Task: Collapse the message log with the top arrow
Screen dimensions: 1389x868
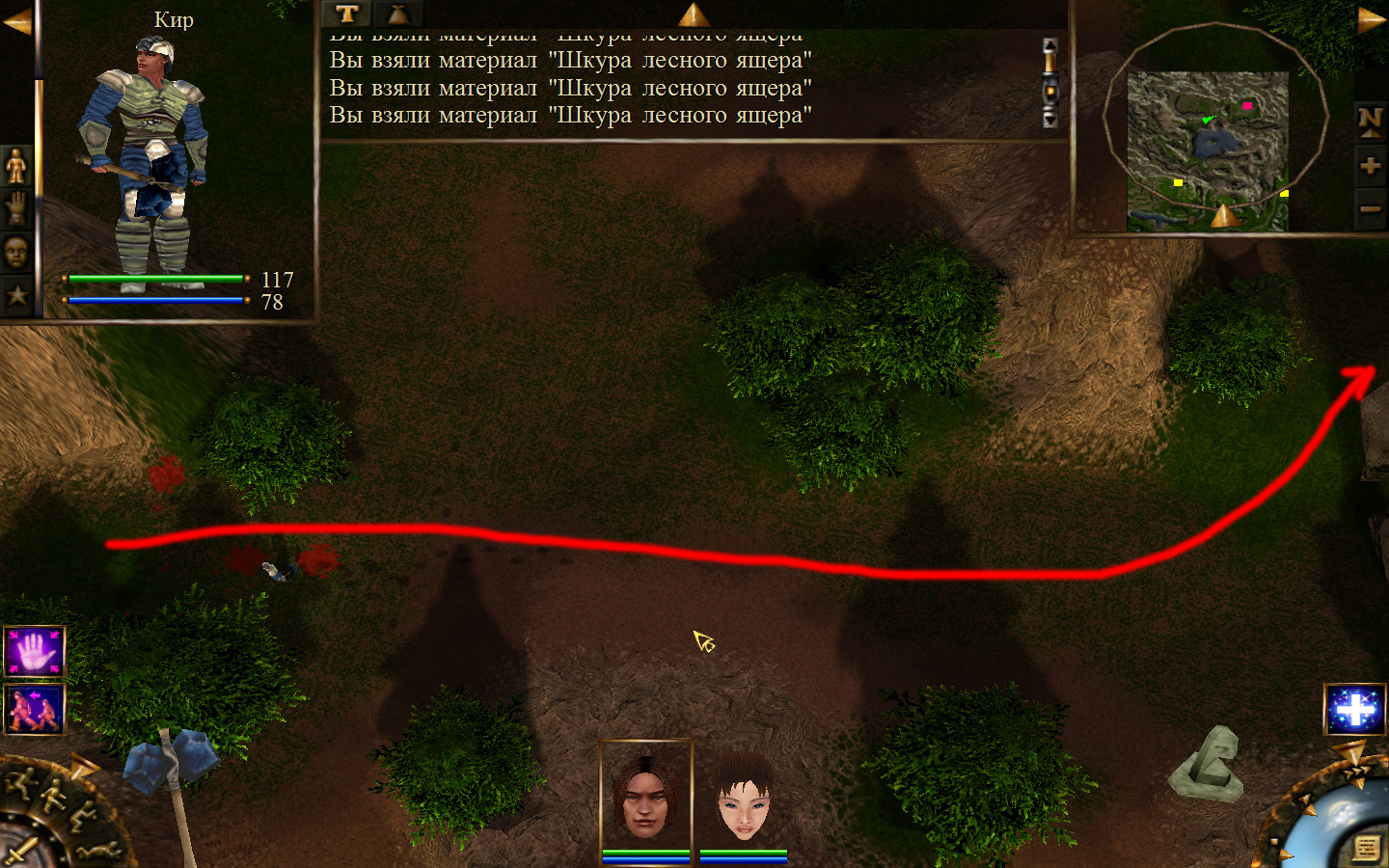Action: (x=693, y=14)
